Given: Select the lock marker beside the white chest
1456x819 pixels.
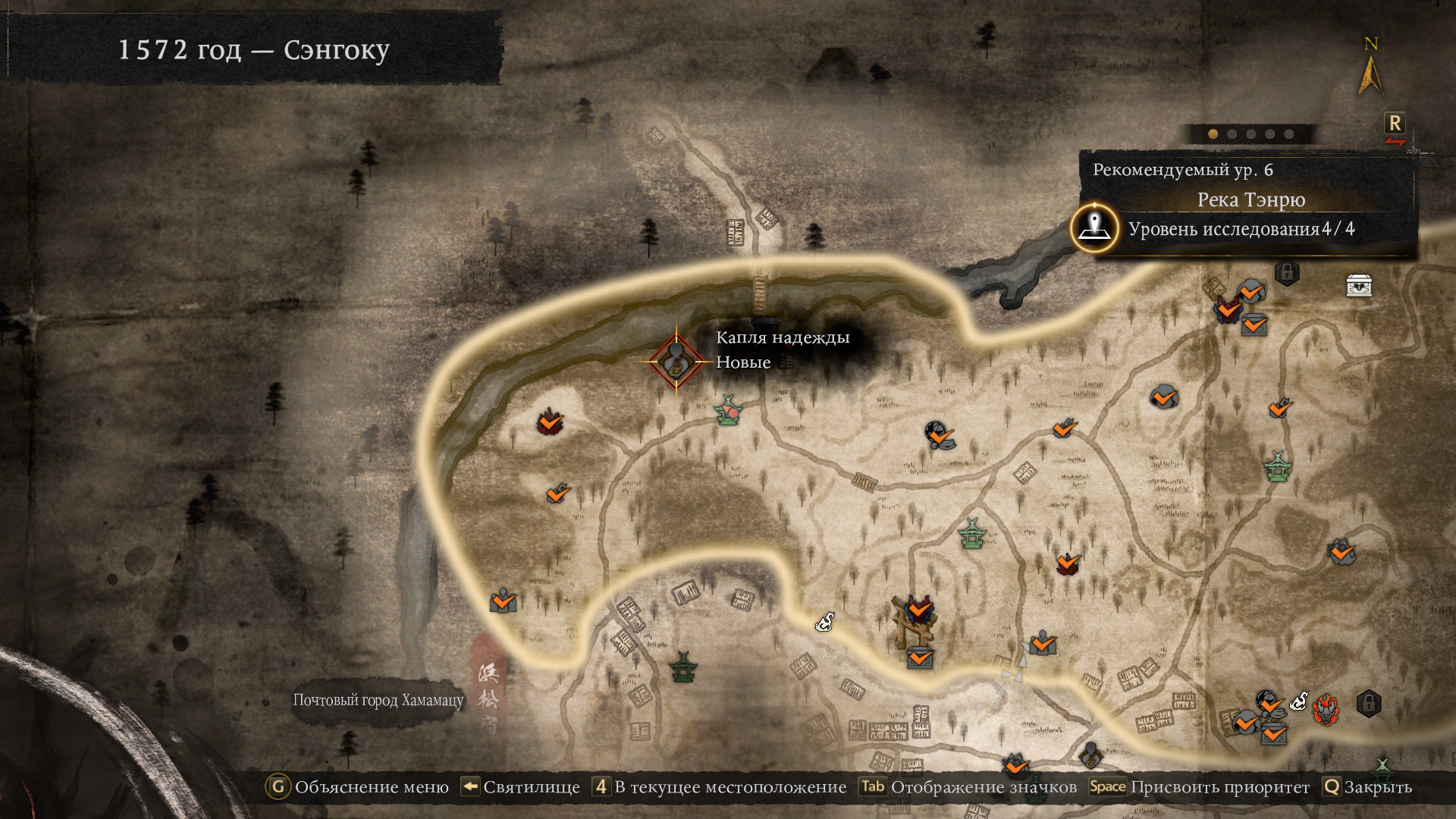Looking at the screenshot, I should (1287, 272).
